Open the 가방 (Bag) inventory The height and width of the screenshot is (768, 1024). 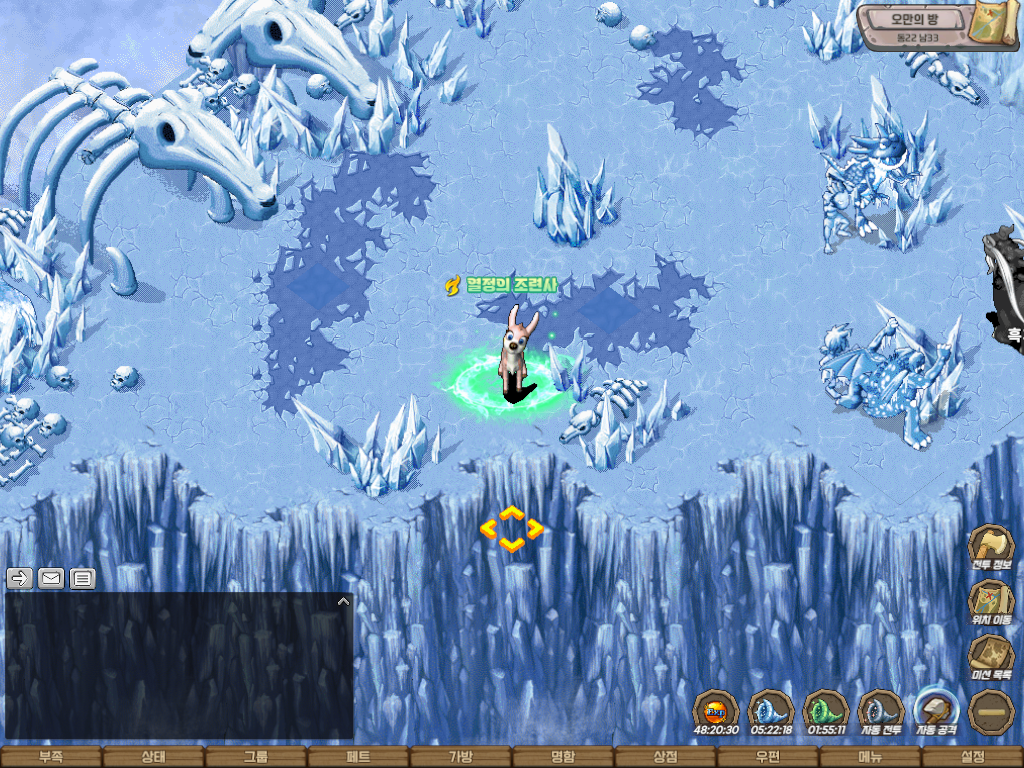tap(460, 758)
